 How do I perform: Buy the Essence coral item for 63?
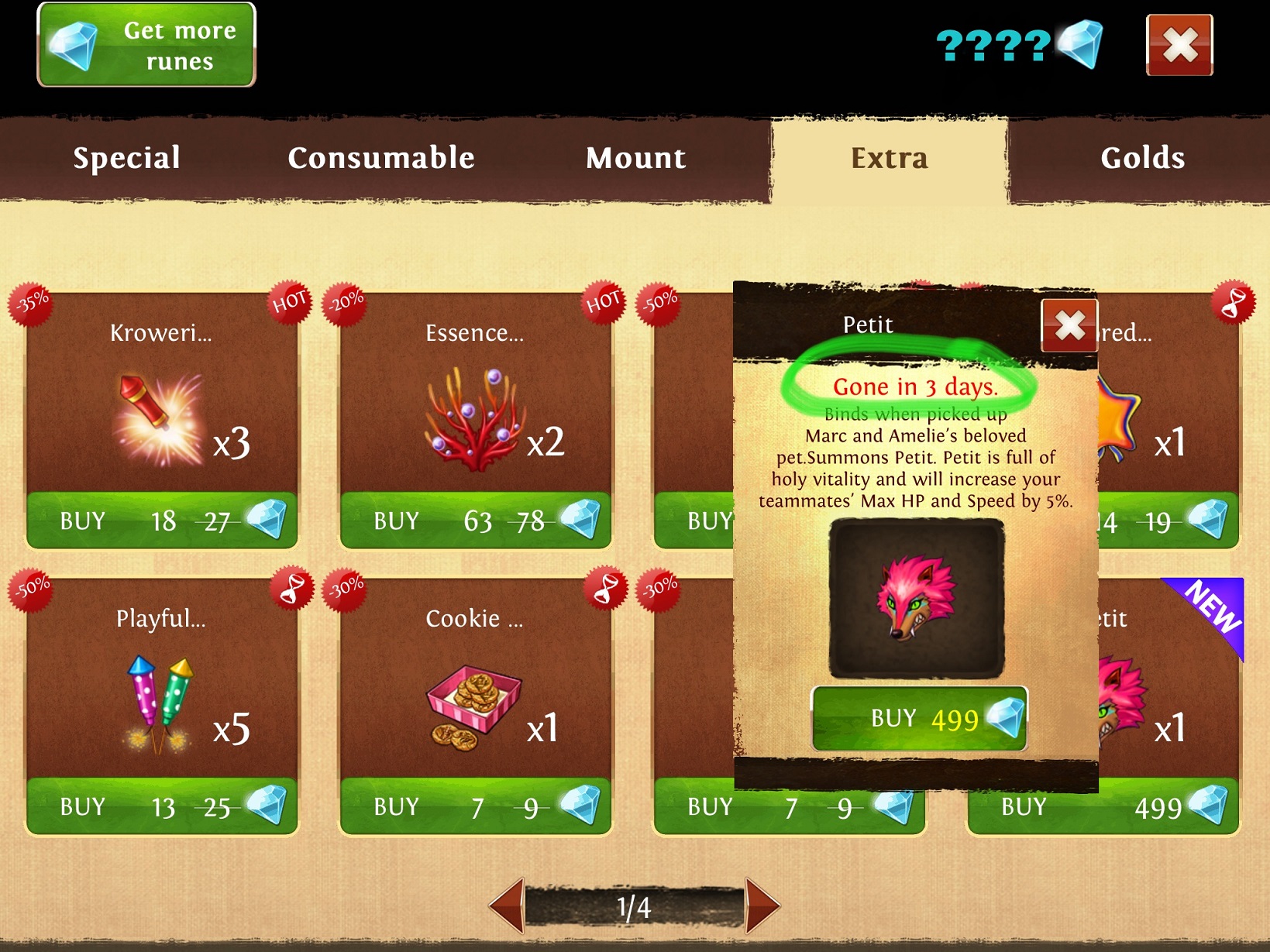point(476,521)
